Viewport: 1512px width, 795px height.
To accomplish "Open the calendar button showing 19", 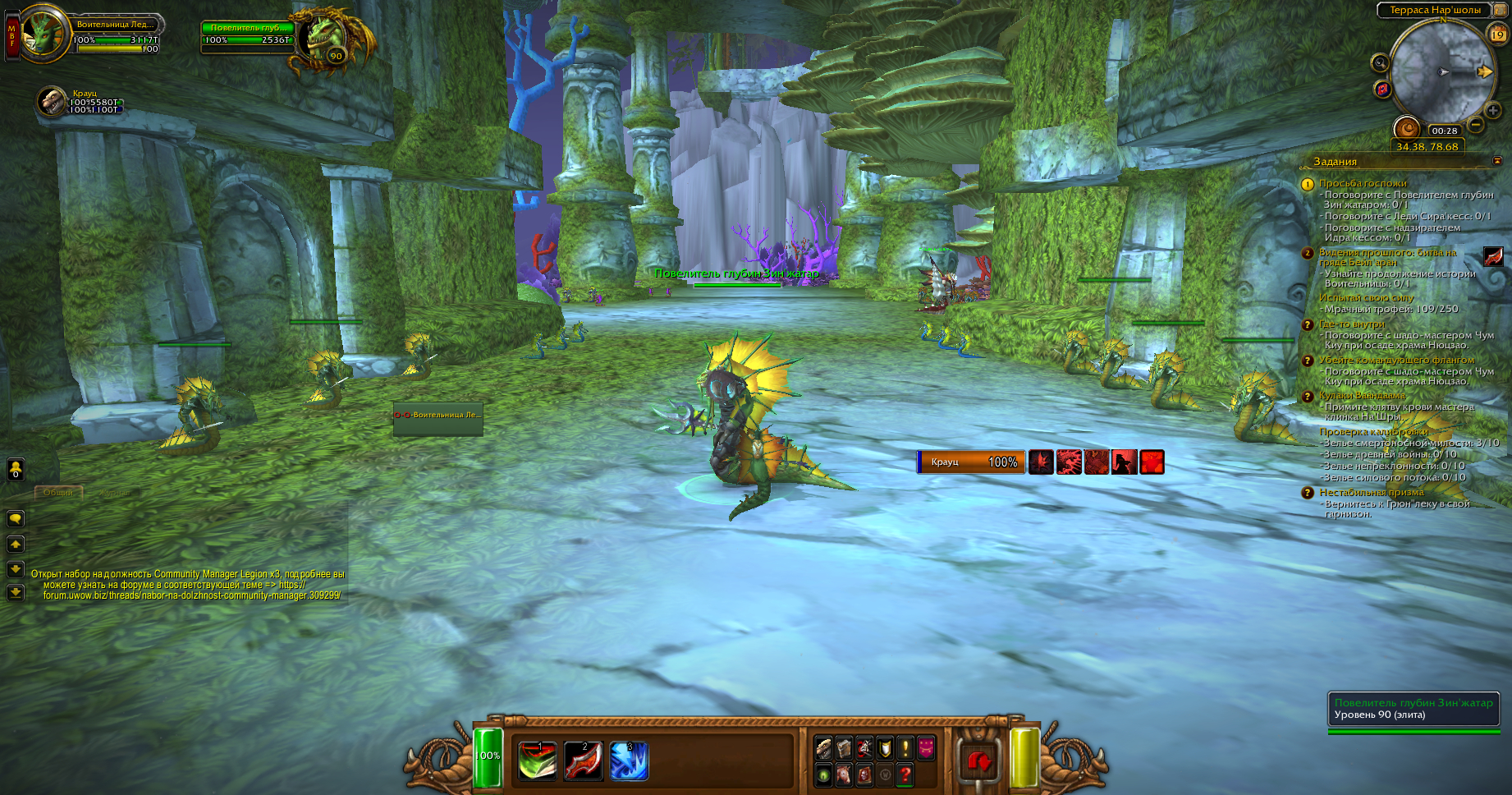I will coord(1498,34).
